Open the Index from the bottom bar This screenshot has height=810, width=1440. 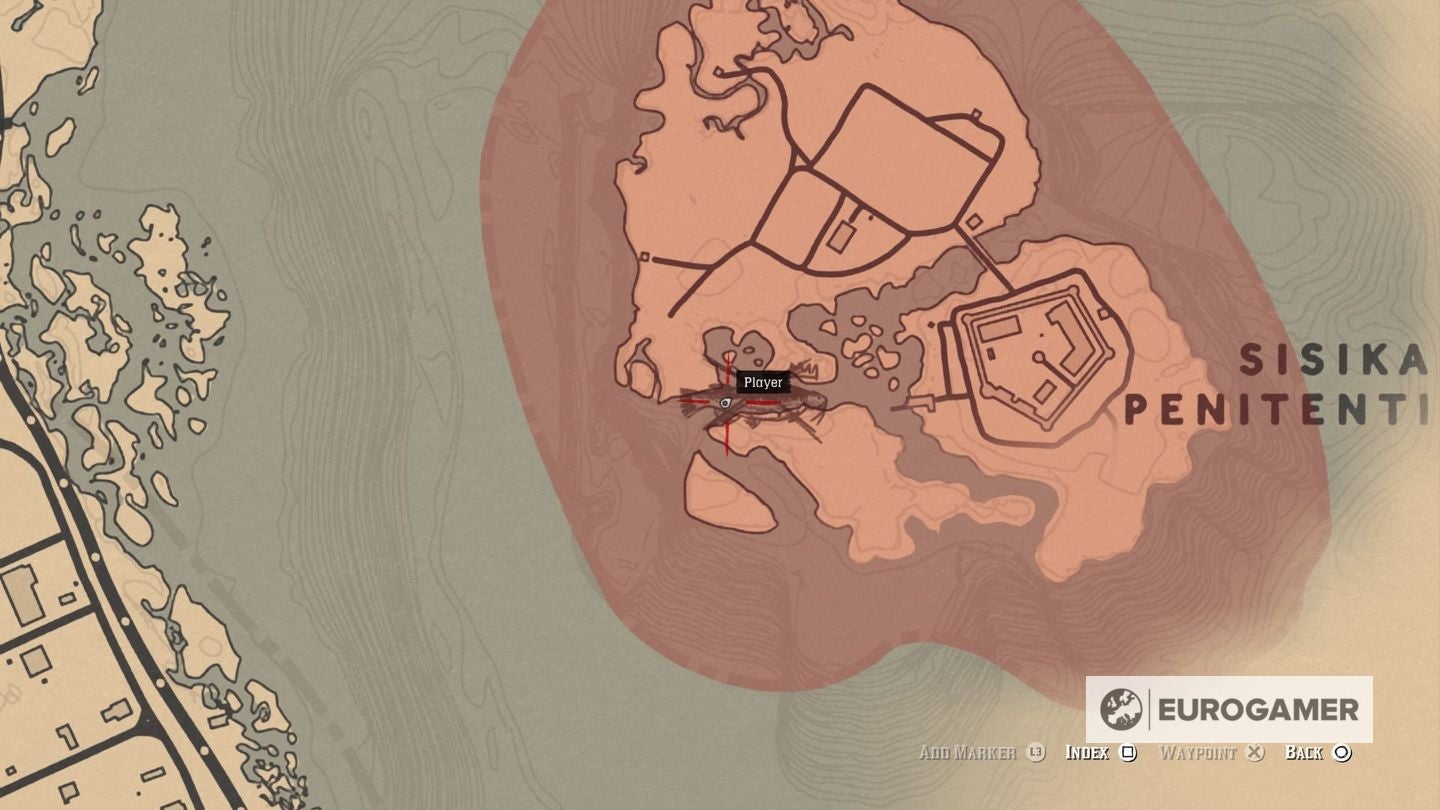pos(1086,752)
